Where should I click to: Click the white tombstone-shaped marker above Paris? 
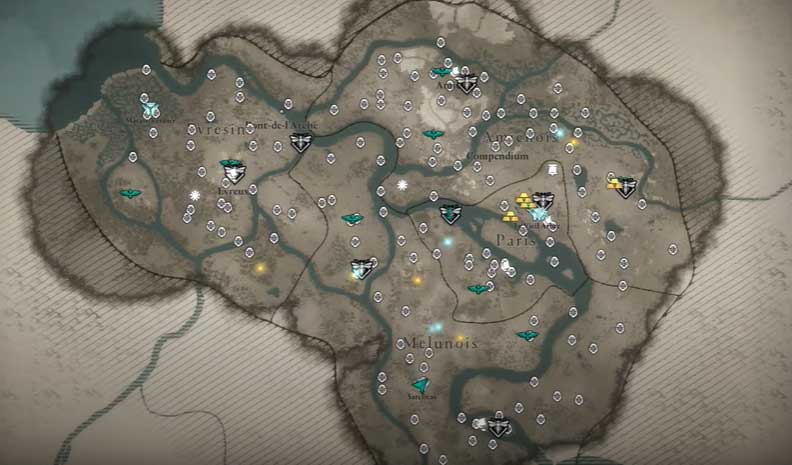(552, 171)
